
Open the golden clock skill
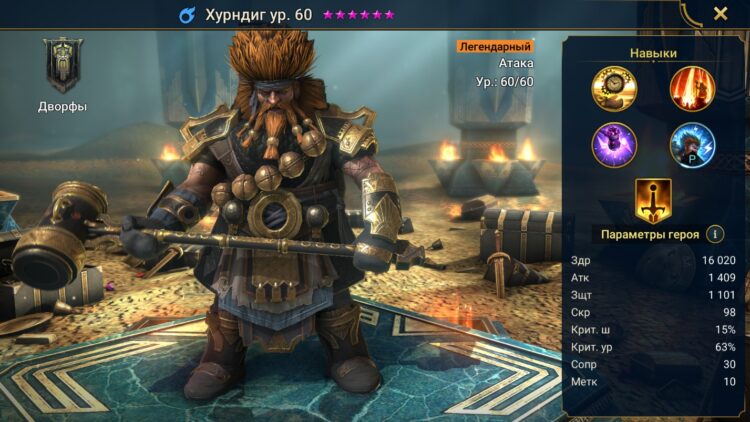(613, 88)
